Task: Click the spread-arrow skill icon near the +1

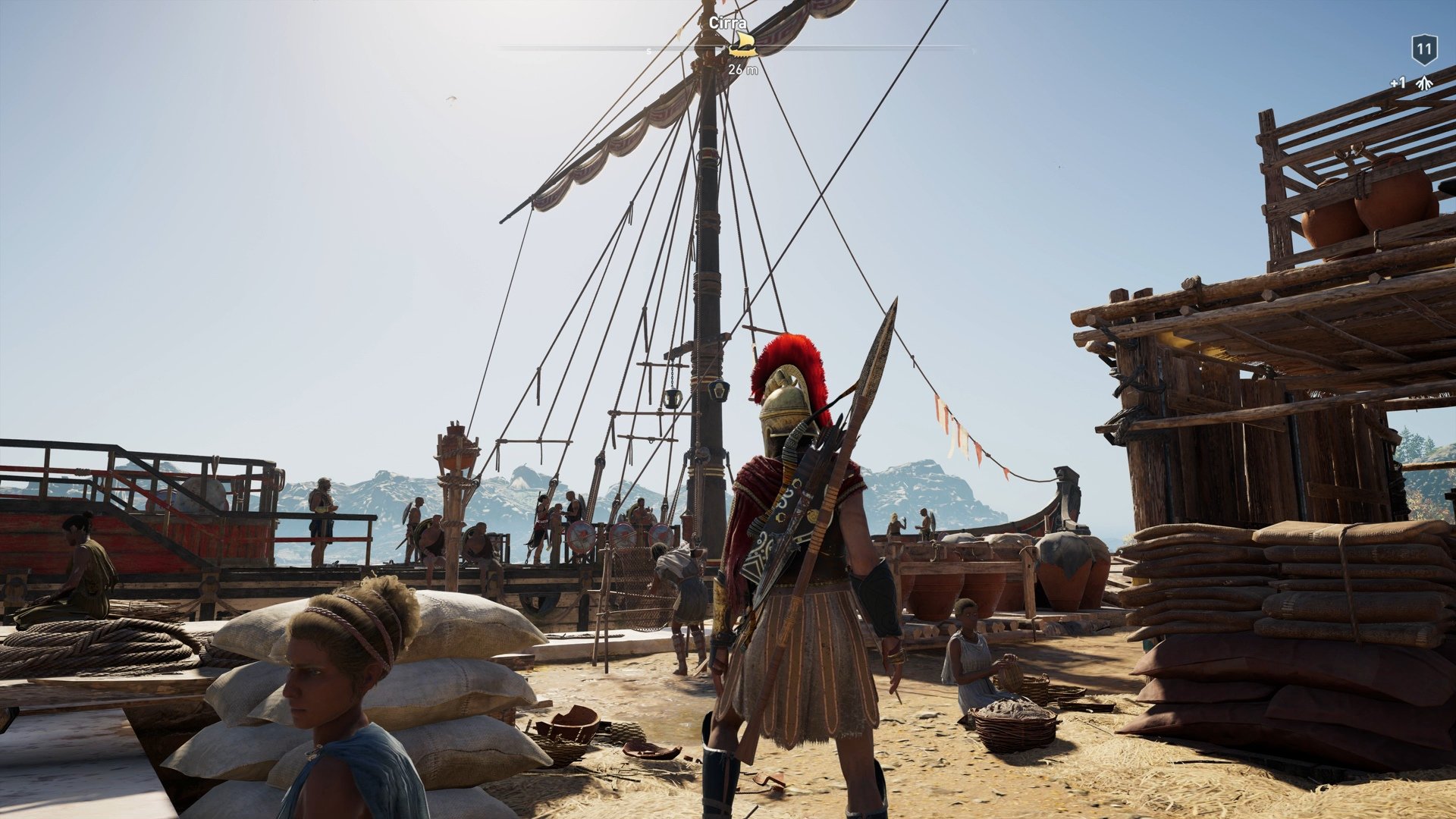Action: 1423,83
